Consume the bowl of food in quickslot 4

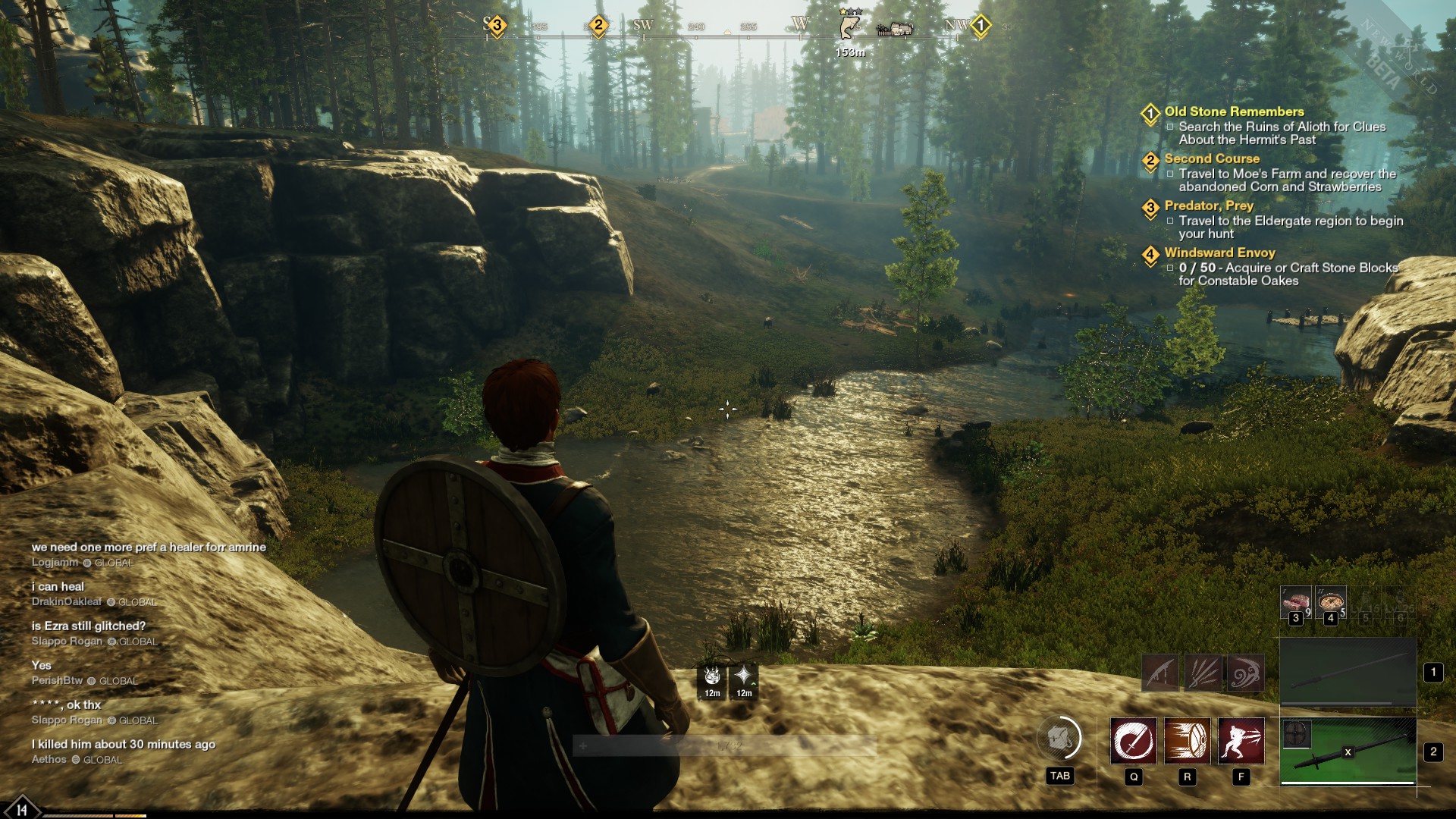point(1331,602)
